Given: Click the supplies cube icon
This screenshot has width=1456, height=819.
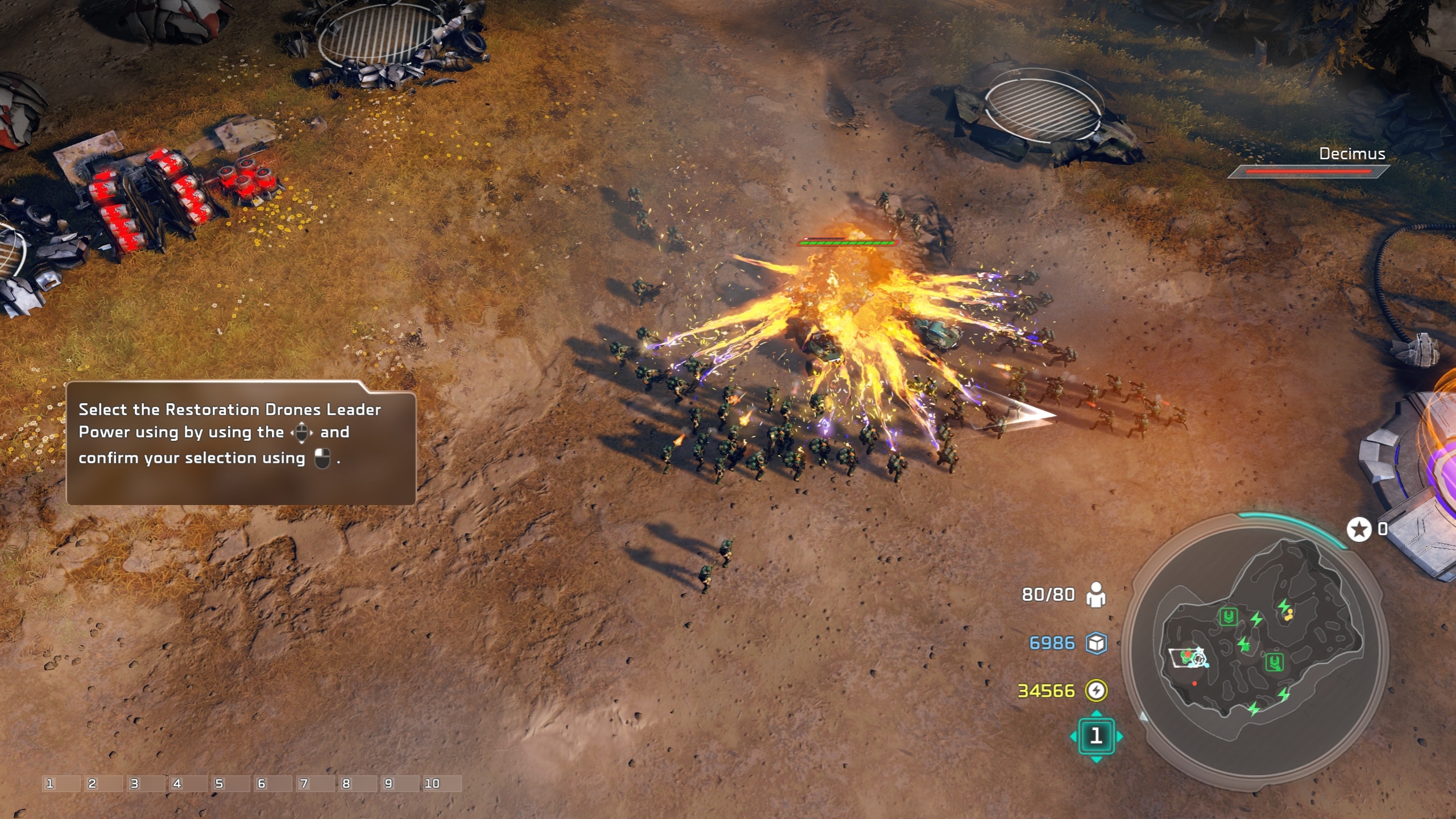Looking at the screenshot, I should coord(1096,643).
